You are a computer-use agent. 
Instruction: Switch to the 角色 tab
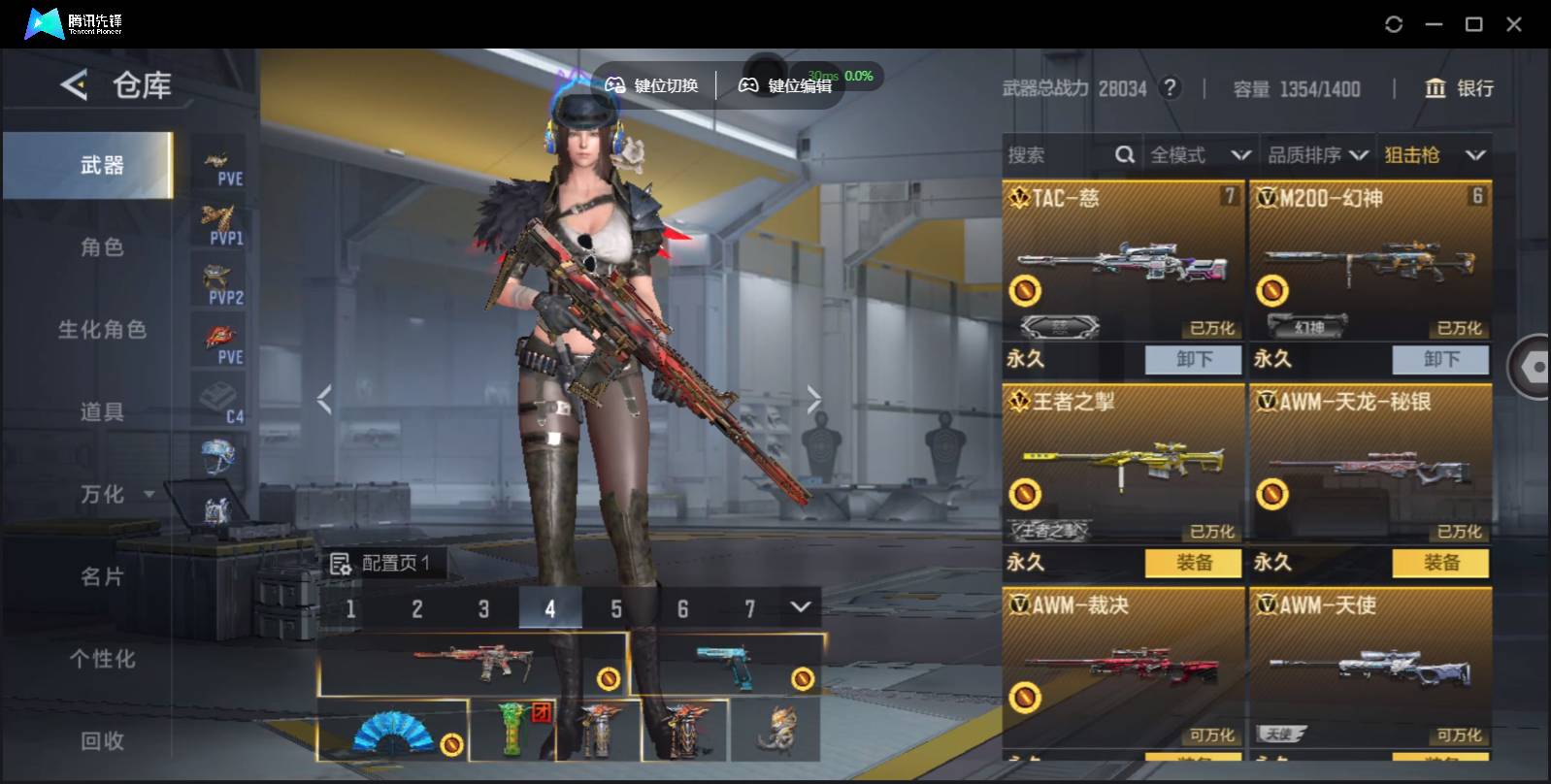point(102,247)
